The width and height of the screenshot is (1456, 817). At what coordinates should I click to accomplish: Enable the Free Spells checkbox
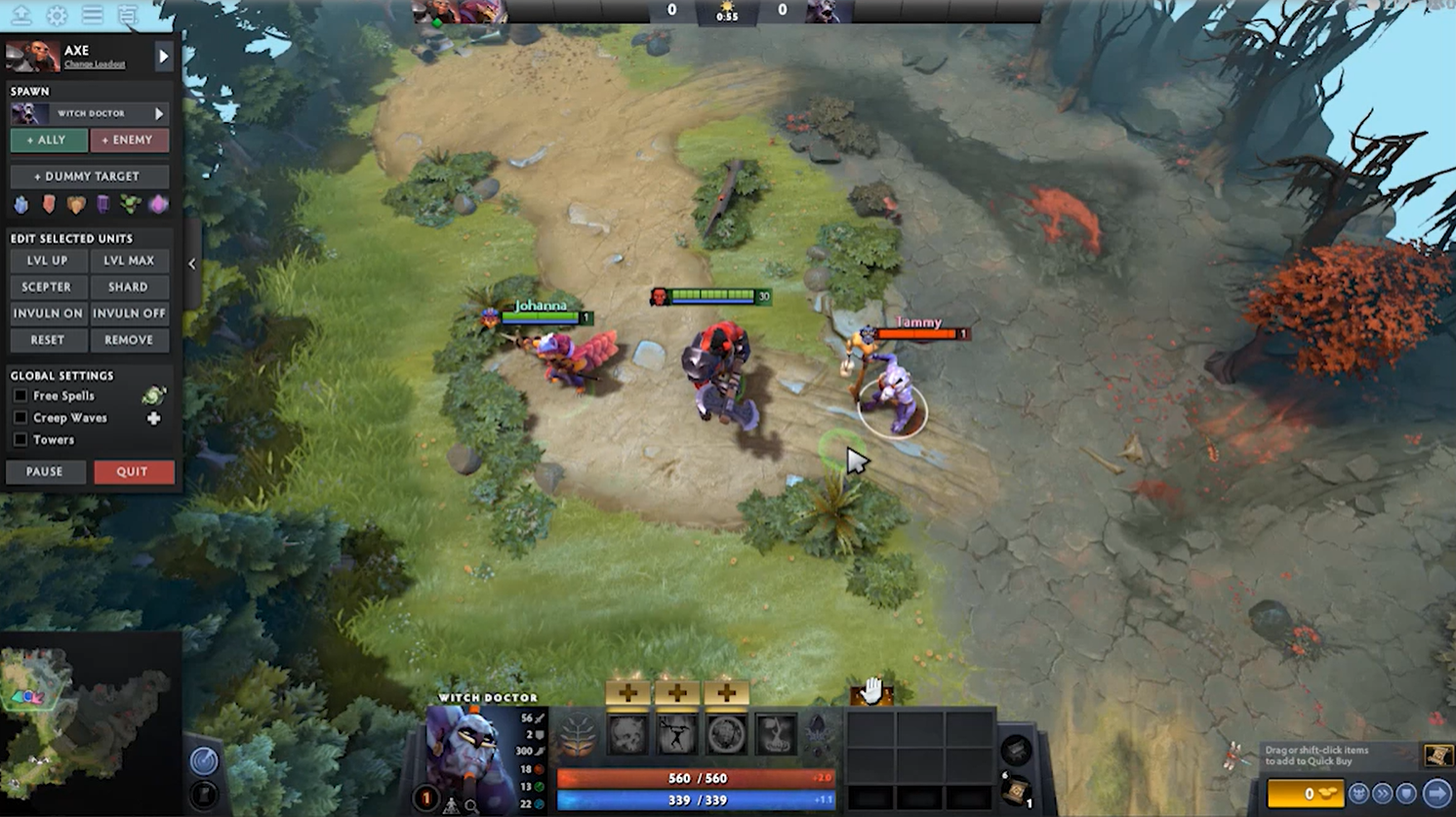pos(20,396)
